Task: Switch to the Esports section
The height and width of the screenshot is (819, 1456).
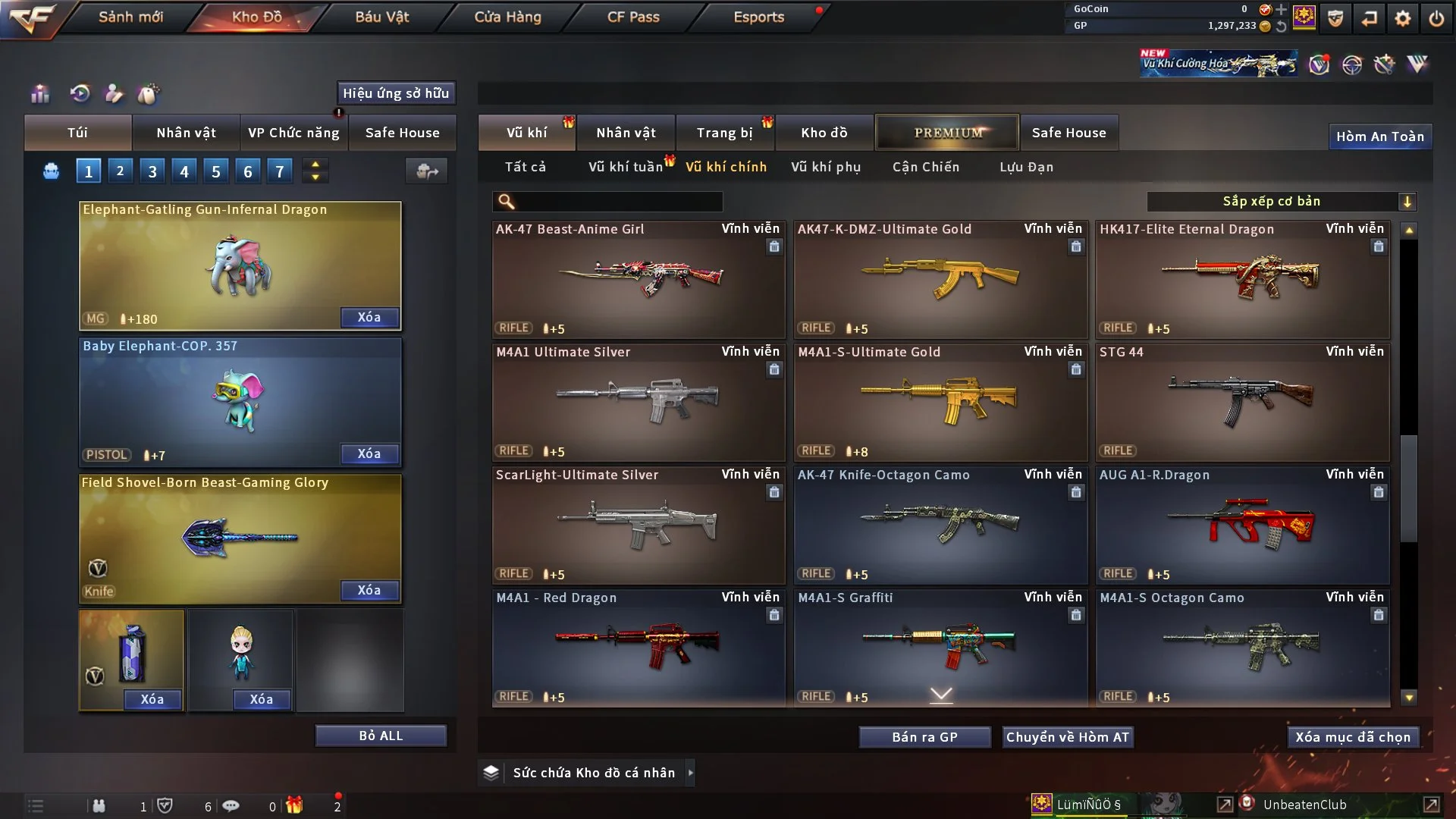Action: pos(758,17)
